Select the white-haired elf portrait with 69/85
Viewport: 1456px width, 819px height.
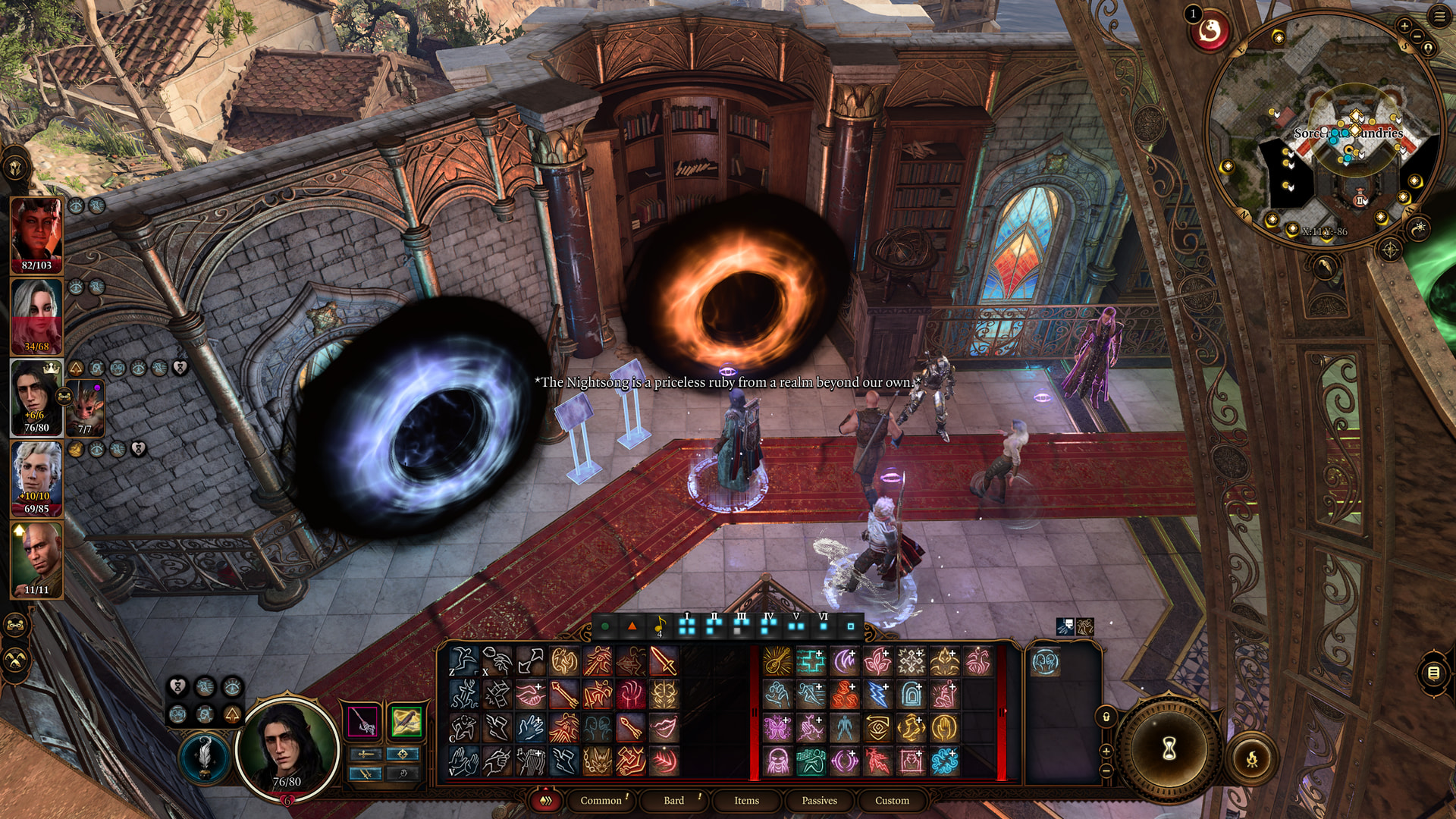pyautogui.click(x=36, y=479)
